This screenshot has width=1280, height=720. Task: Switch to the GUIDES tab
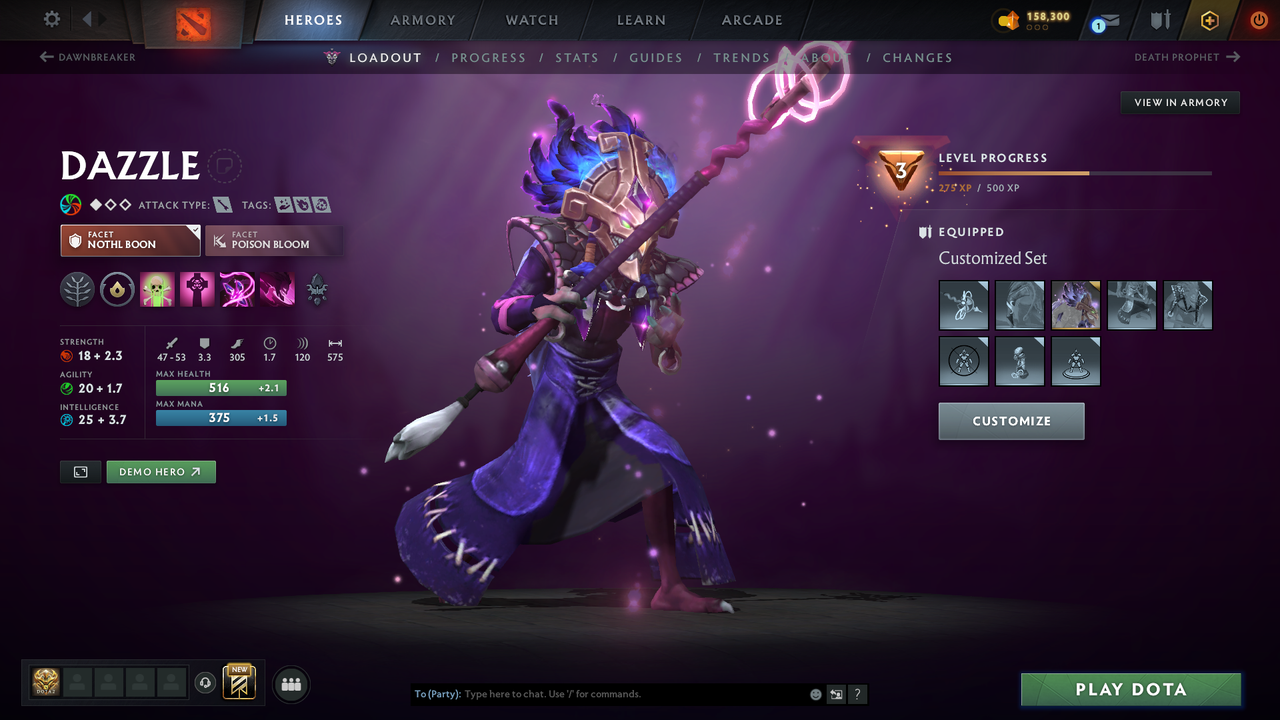(x=656, y=57)
